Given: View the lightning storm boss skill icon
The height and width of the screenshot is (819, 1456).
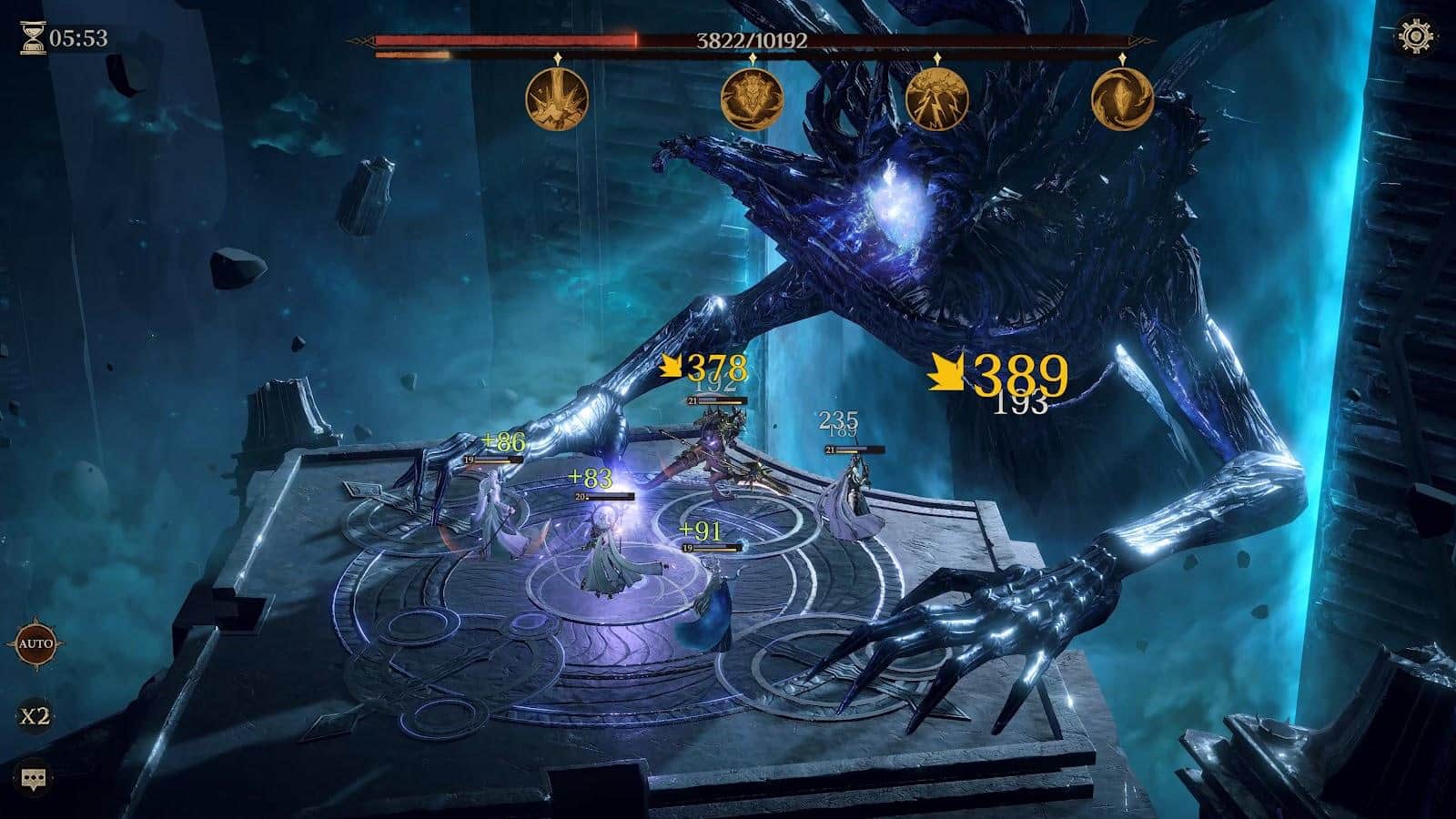Looking at the screenshot, I should pyautogui.click(x=937, y=98).
